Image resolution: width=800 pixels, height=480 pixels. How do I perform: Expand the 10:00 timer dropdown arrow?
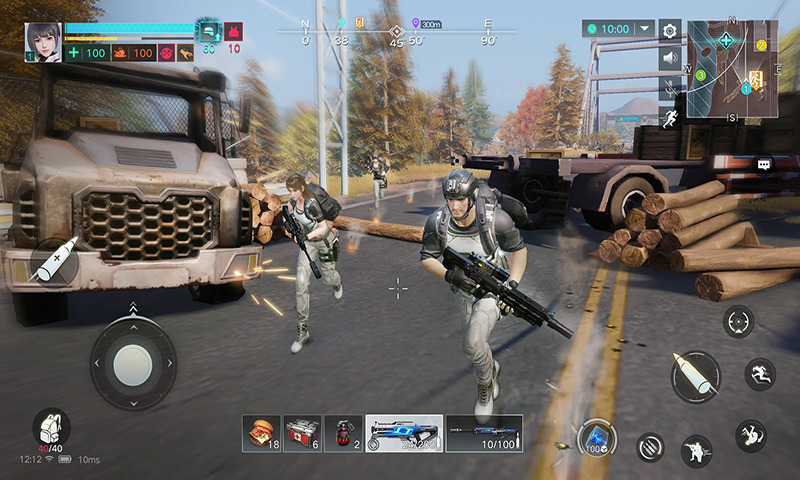click(x=643, y=30)
